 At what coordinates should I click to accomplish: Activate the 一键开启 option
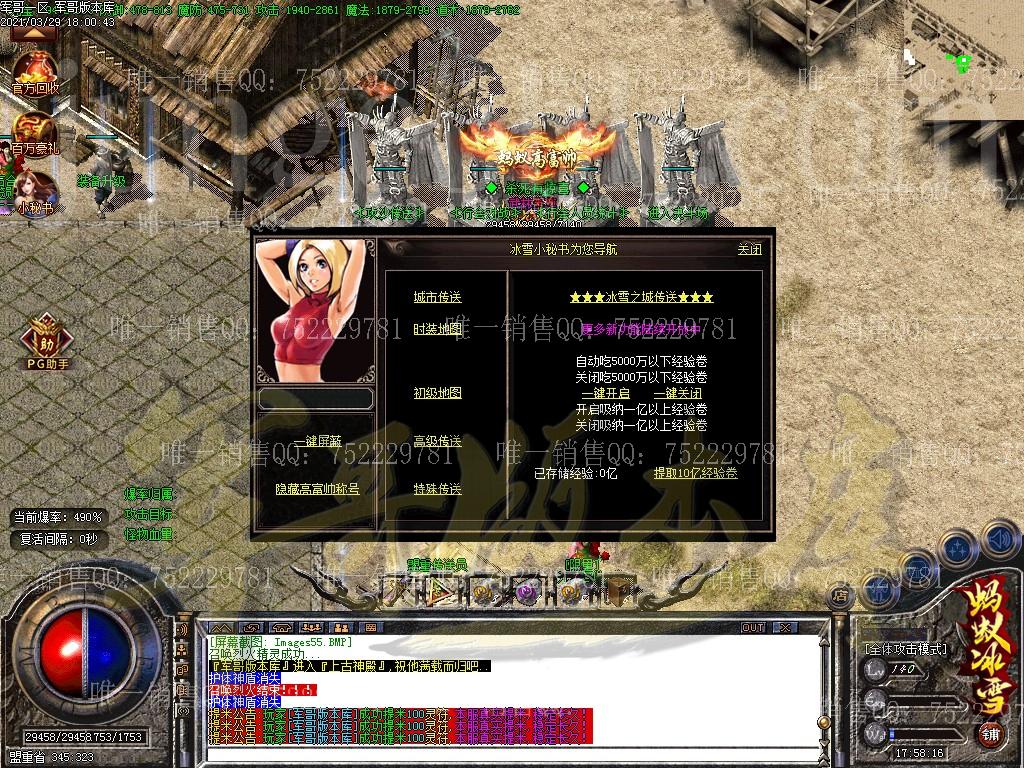click(x=604, y=393)
